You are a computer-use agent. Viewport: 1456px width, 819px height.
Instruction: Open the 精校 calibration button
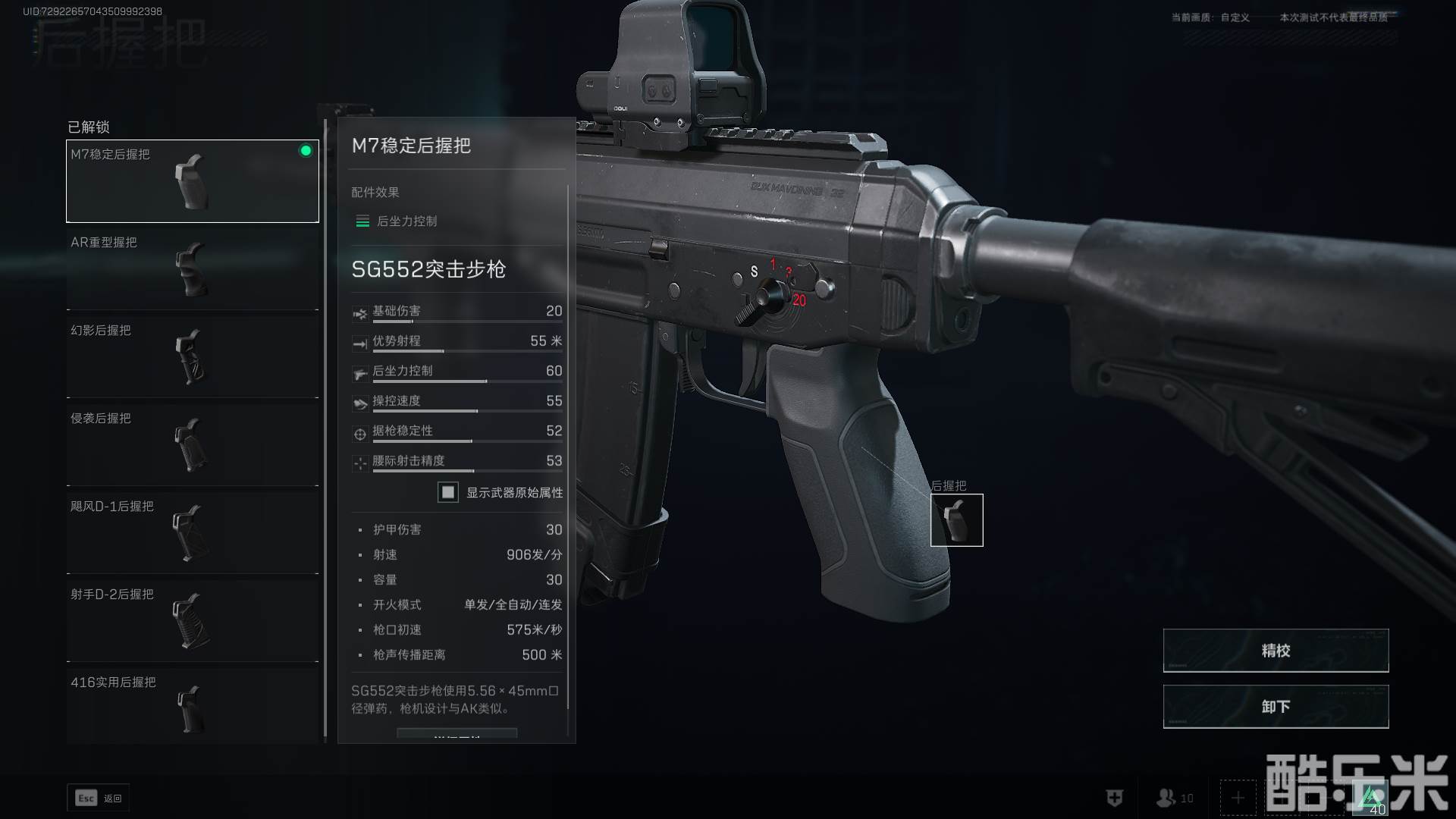coord(1276,651)
